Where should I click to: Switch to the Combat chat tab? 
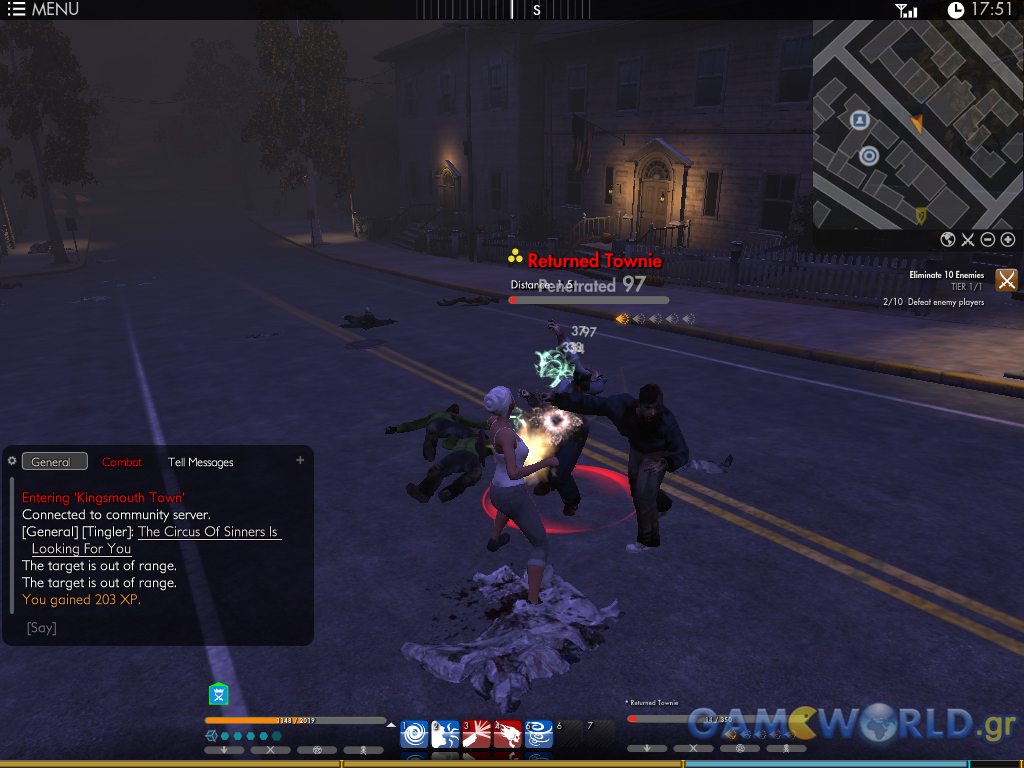122,462
